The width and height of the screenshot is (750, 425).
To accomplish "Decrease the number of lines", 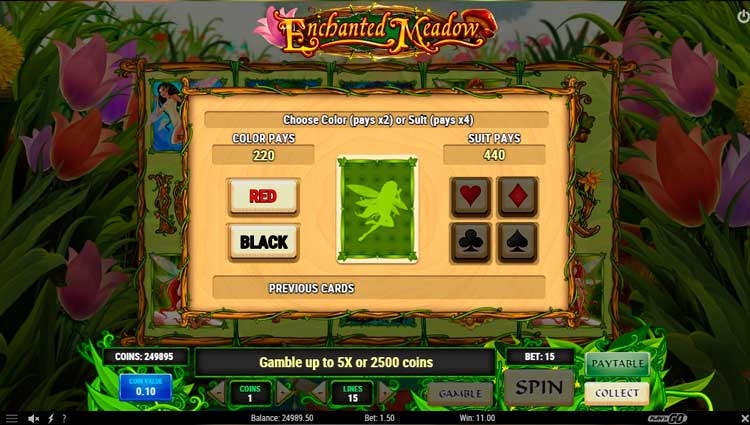I will point(318,393).
